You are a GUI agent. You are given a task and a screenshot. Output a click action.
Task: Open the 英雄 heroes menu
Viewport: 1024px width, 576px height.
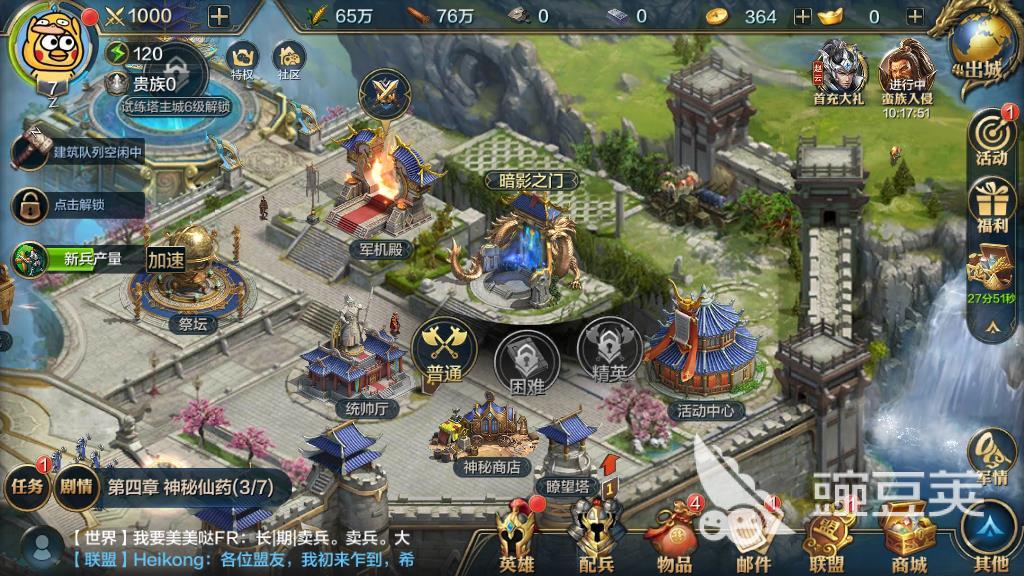517,540
